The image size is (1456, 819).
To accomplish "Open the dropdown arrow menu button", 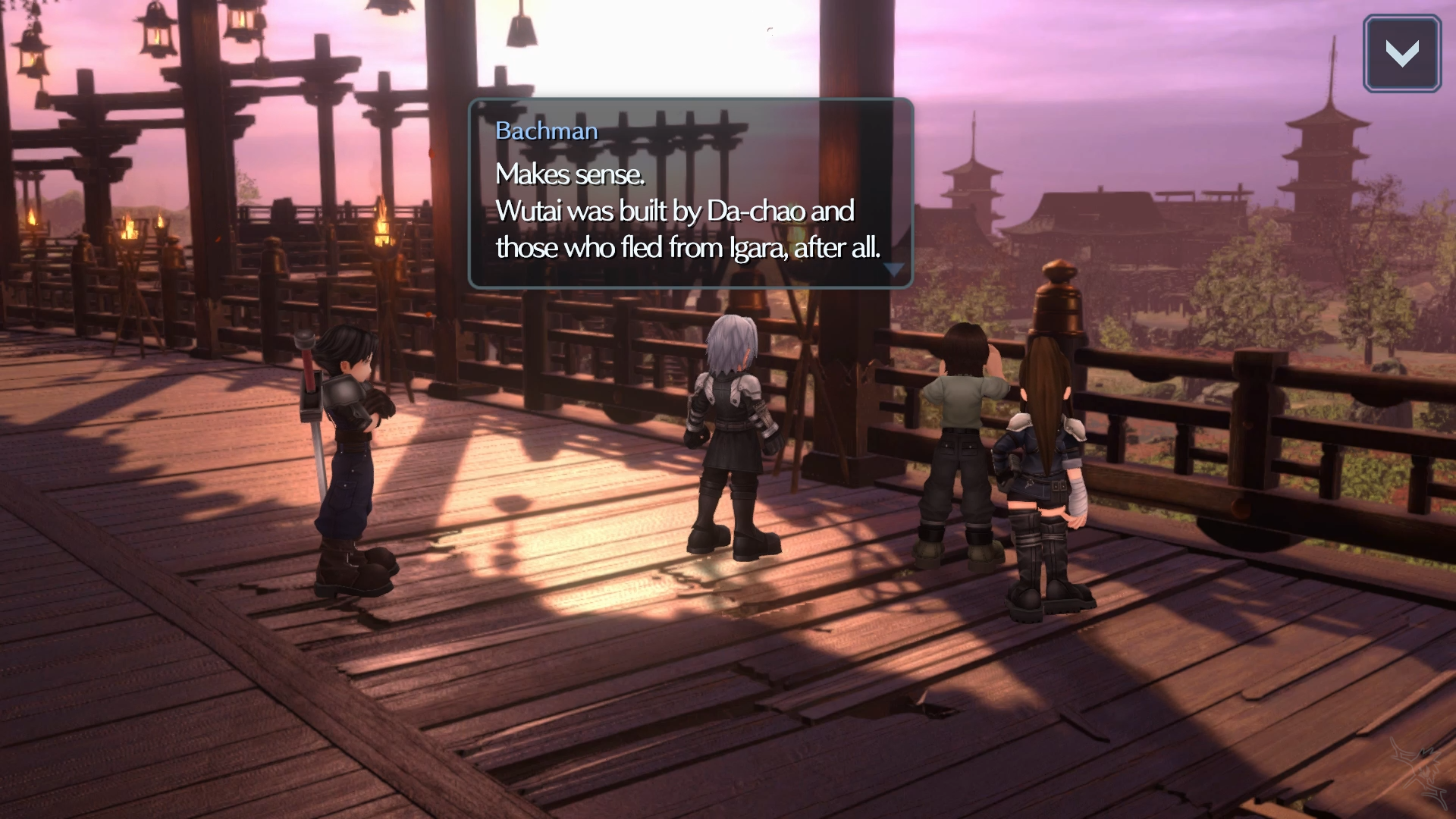I will [x=1401, y=54].
